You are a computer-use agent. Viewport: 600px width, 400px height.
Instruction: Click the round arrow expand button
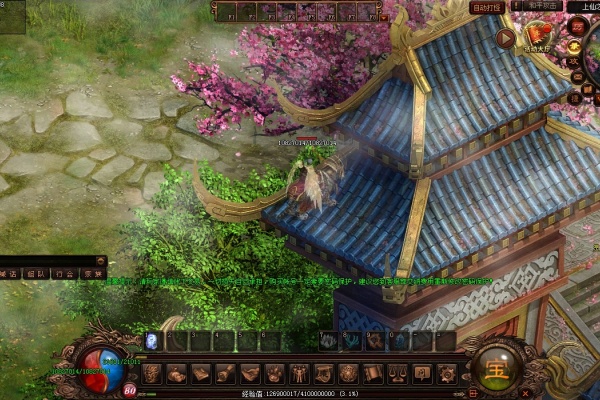coord(506,38)
